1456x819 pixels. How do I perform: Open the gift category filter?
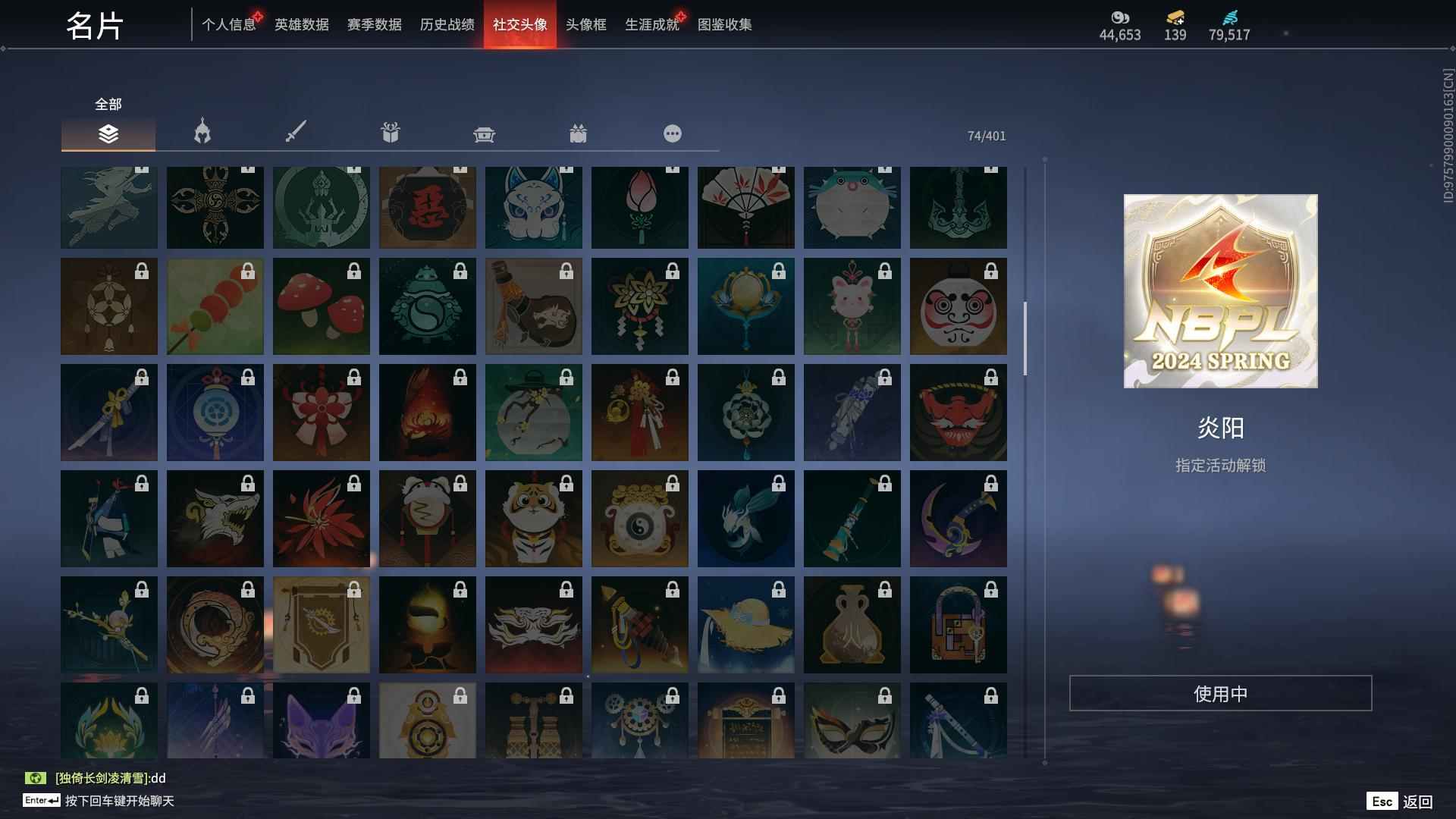coord(390,133)
